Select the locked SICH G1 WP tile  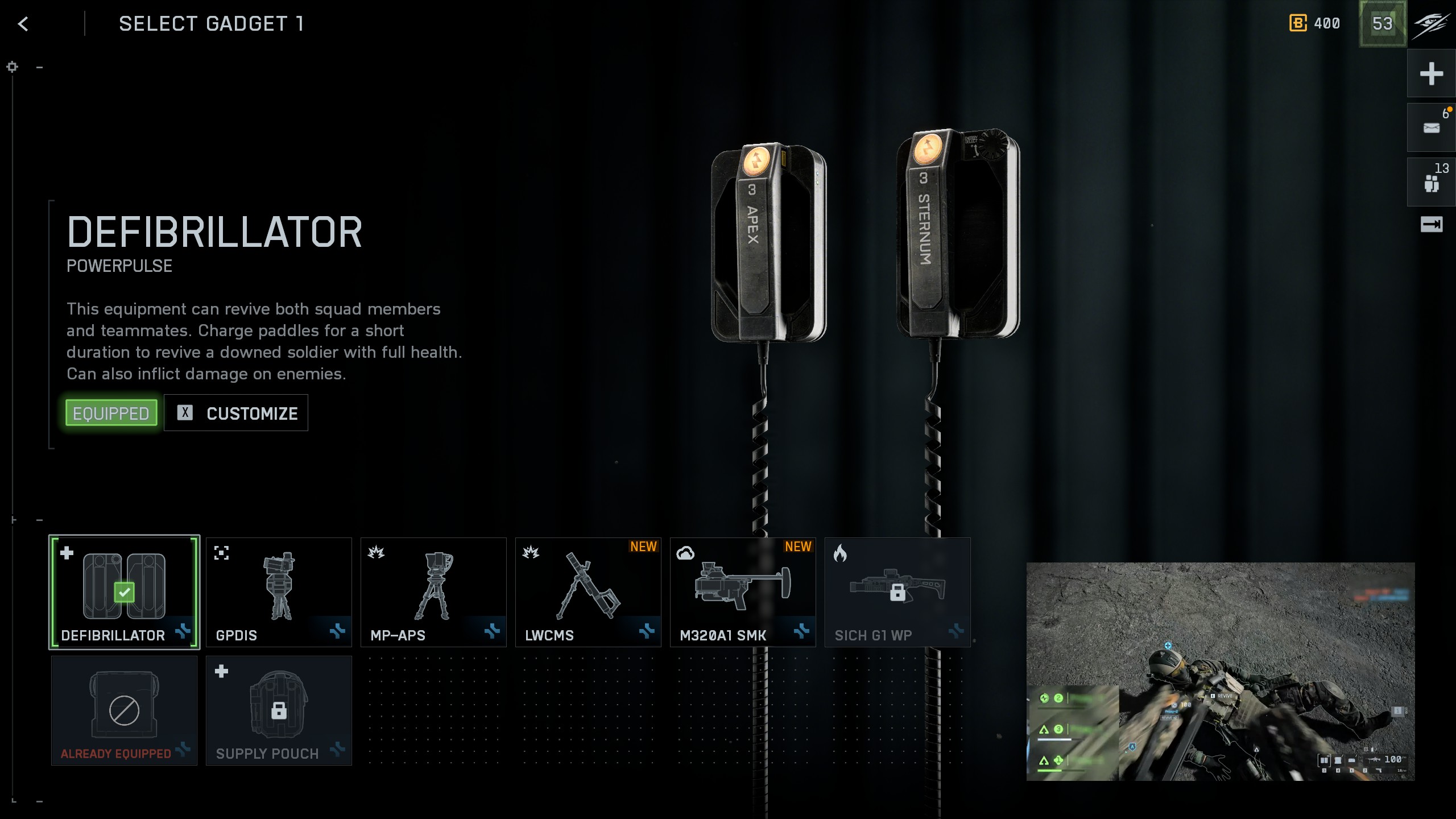897,592
